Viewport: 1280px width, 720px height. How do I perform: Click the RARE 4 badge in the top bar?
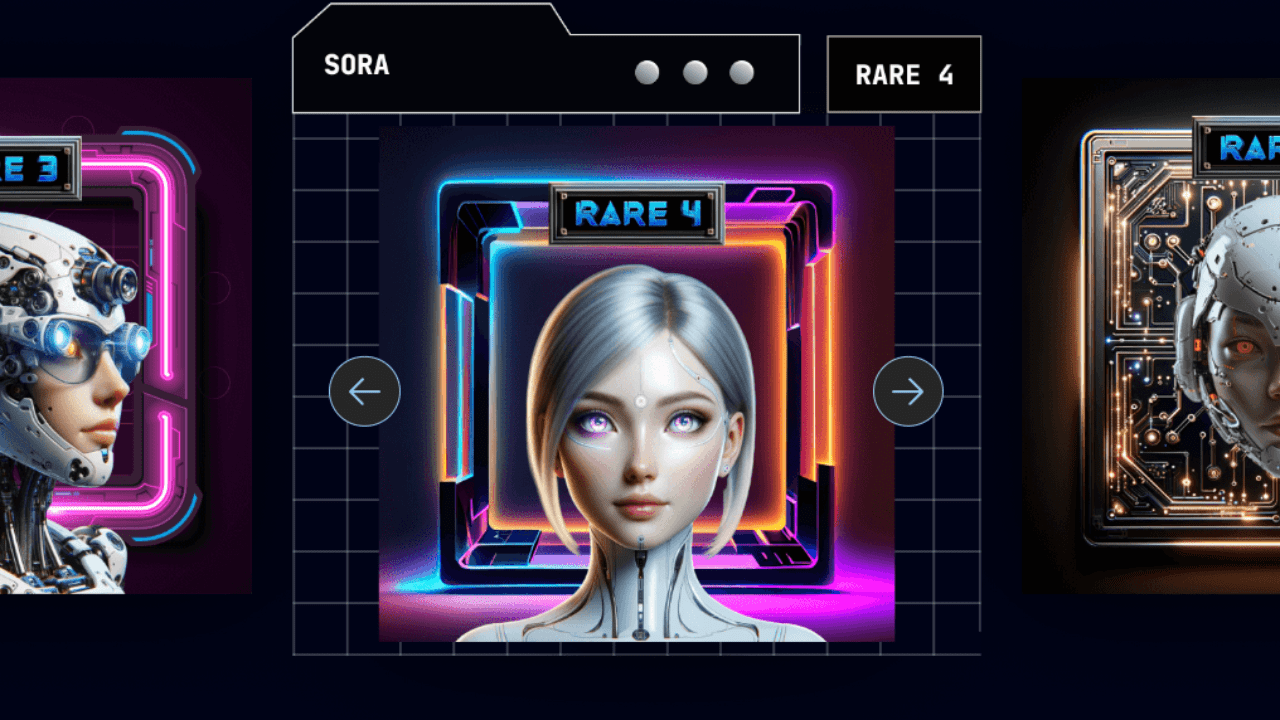[903, 74]
